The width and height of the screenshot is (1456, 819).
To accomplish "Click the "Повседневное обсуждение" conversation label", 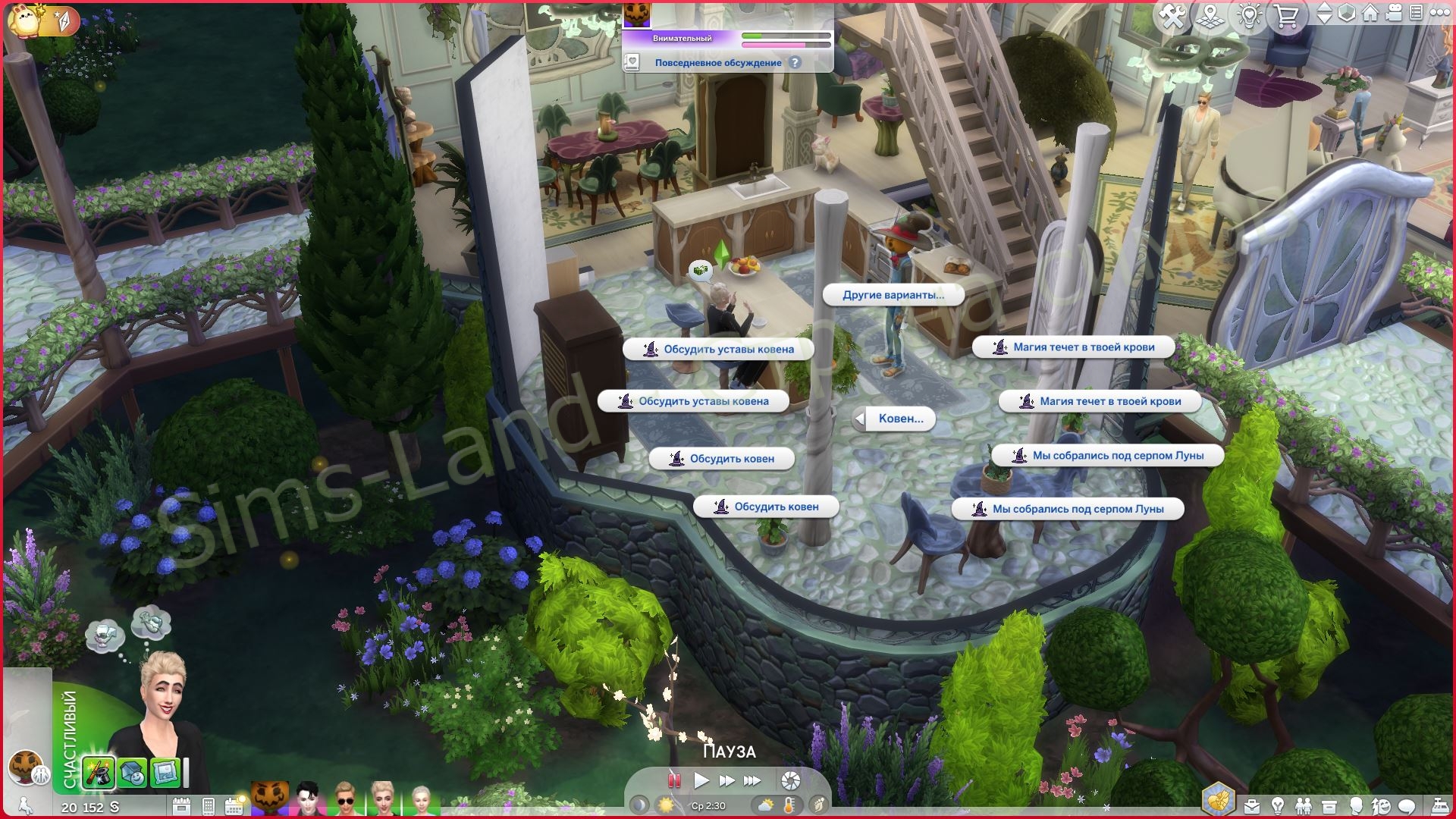I will click(717, 63).
